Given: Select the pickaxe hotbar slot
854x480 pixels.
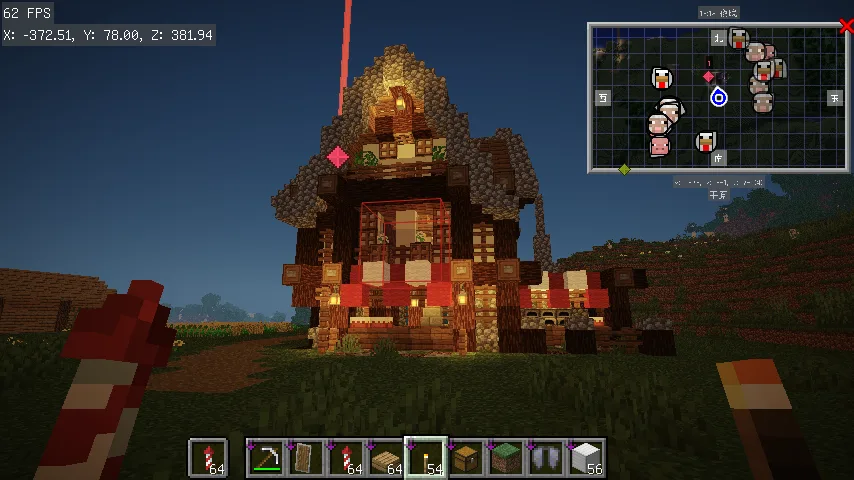Looking at the screenshot, I should 265,459.
